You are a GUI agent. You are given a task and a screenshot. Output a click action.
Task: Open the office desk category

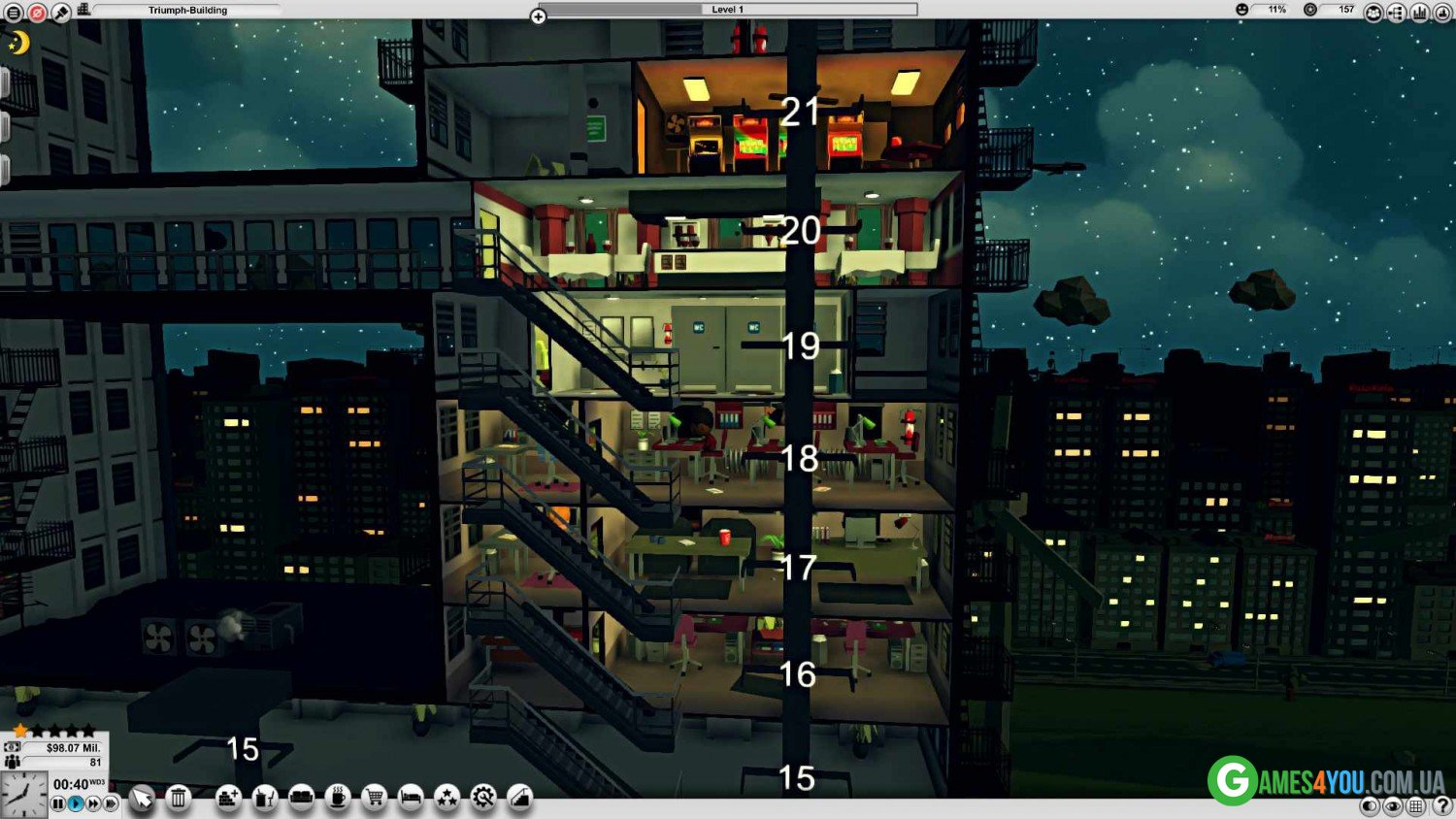pos(265,798)
